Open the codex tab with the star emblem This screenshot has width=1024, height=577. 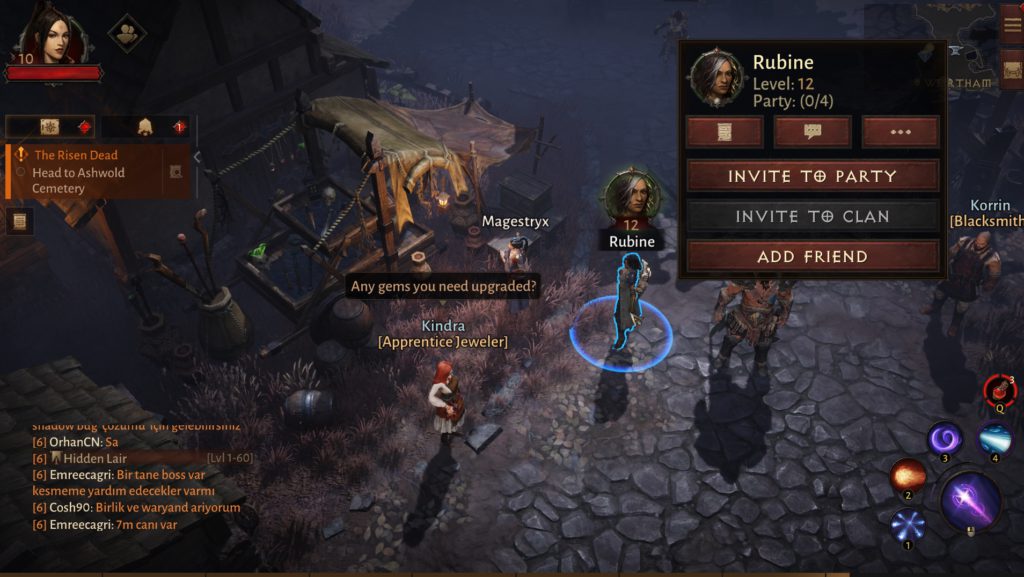coord(51,127)
